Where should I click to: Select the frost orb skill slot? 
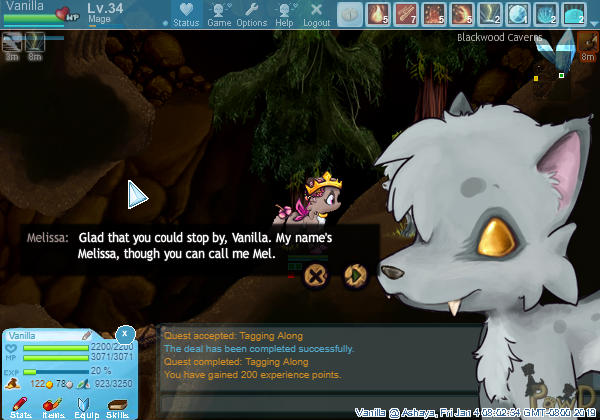519,14
